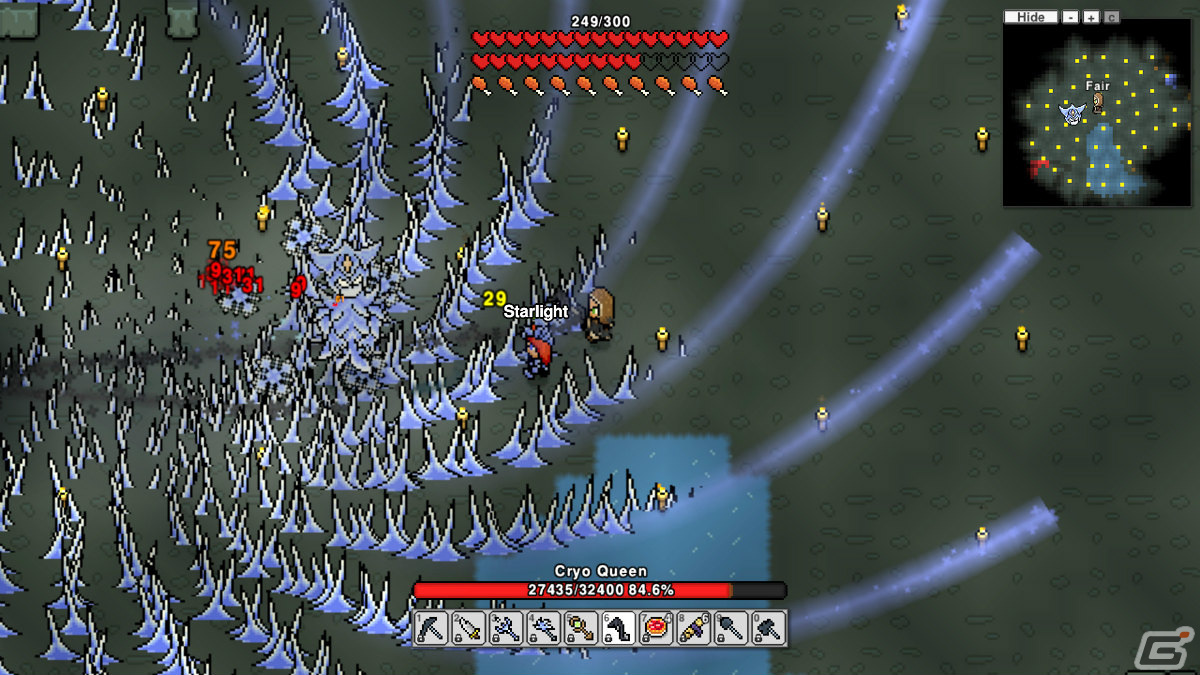The image size is (1200, 675).
Task: Select the pickaxe in hotbar slot 1
Action: click(x=431, y=628)
